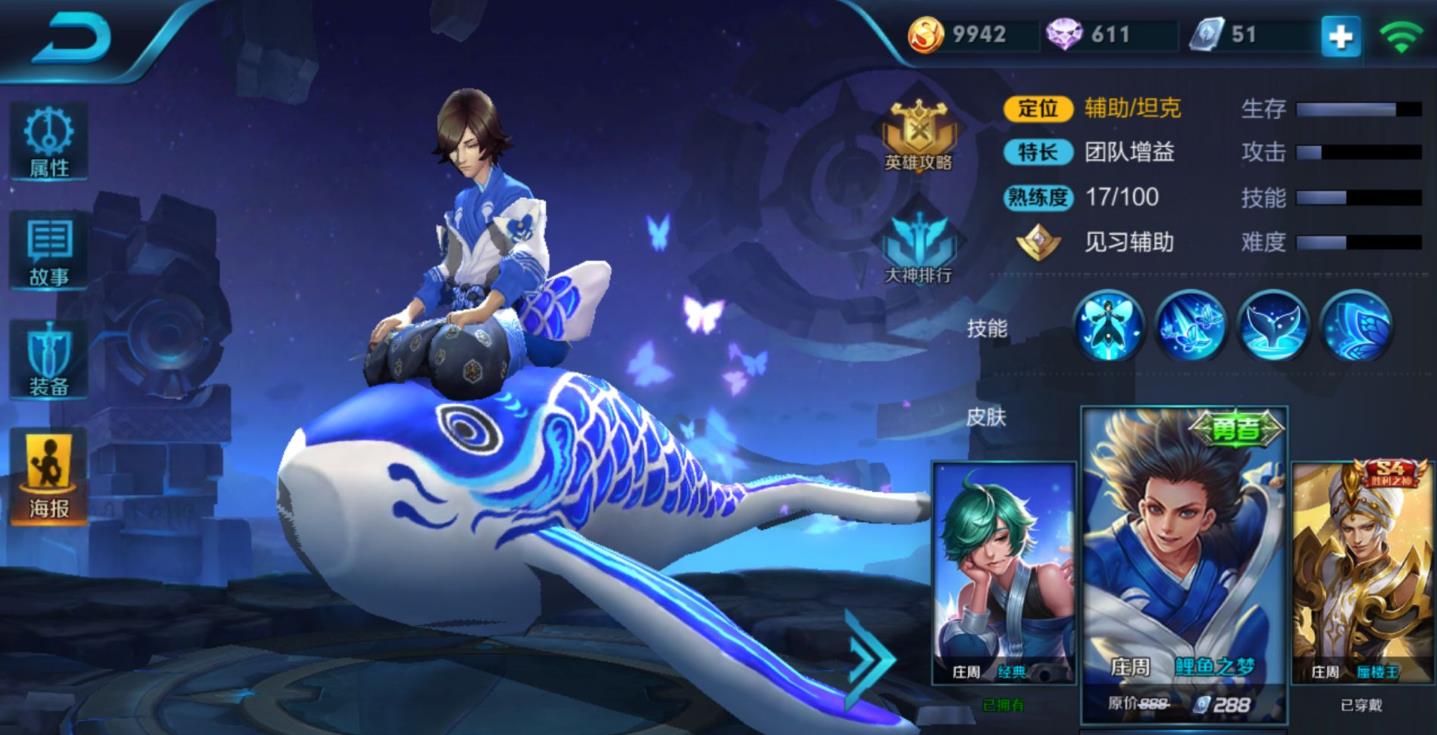1437x735 pixels.
Task: Open the 装备 equipment tab
Action: click(x=49, y=360)
